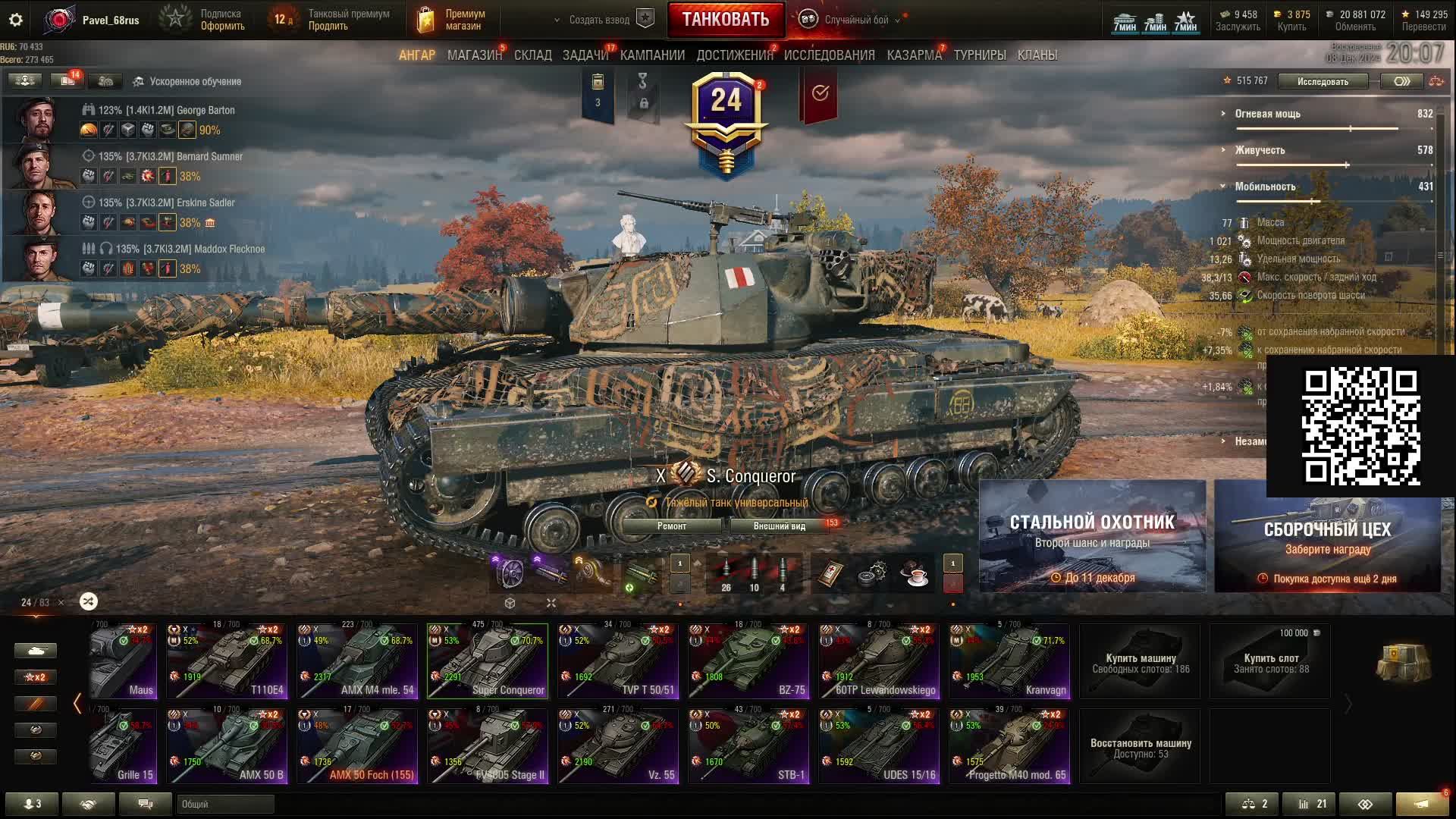Pick the Grille 15 tank
This screenshot has height=819, width=1456.
124,746
